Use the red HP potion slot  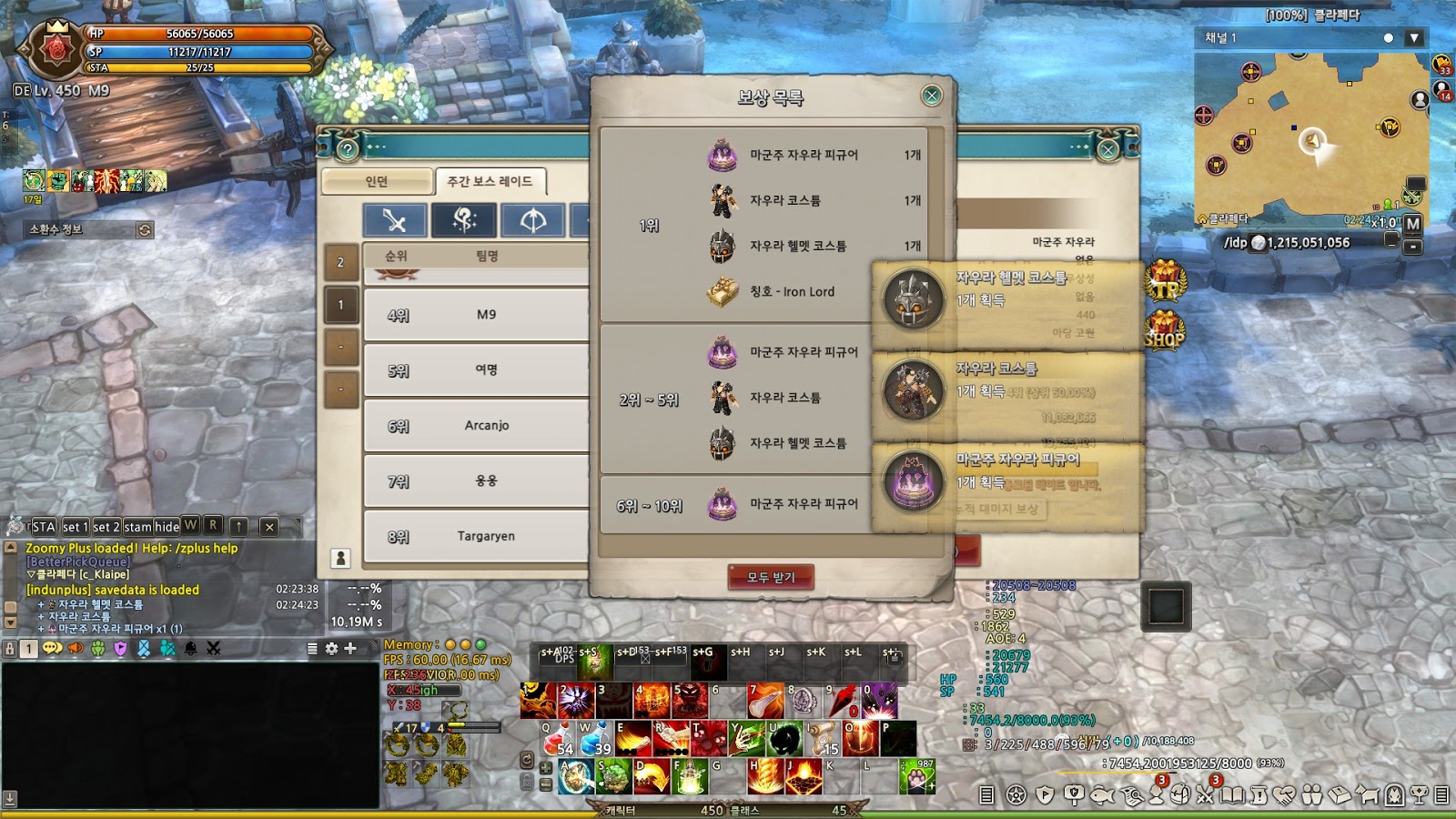pyautogui.click(x=557, y=739)
